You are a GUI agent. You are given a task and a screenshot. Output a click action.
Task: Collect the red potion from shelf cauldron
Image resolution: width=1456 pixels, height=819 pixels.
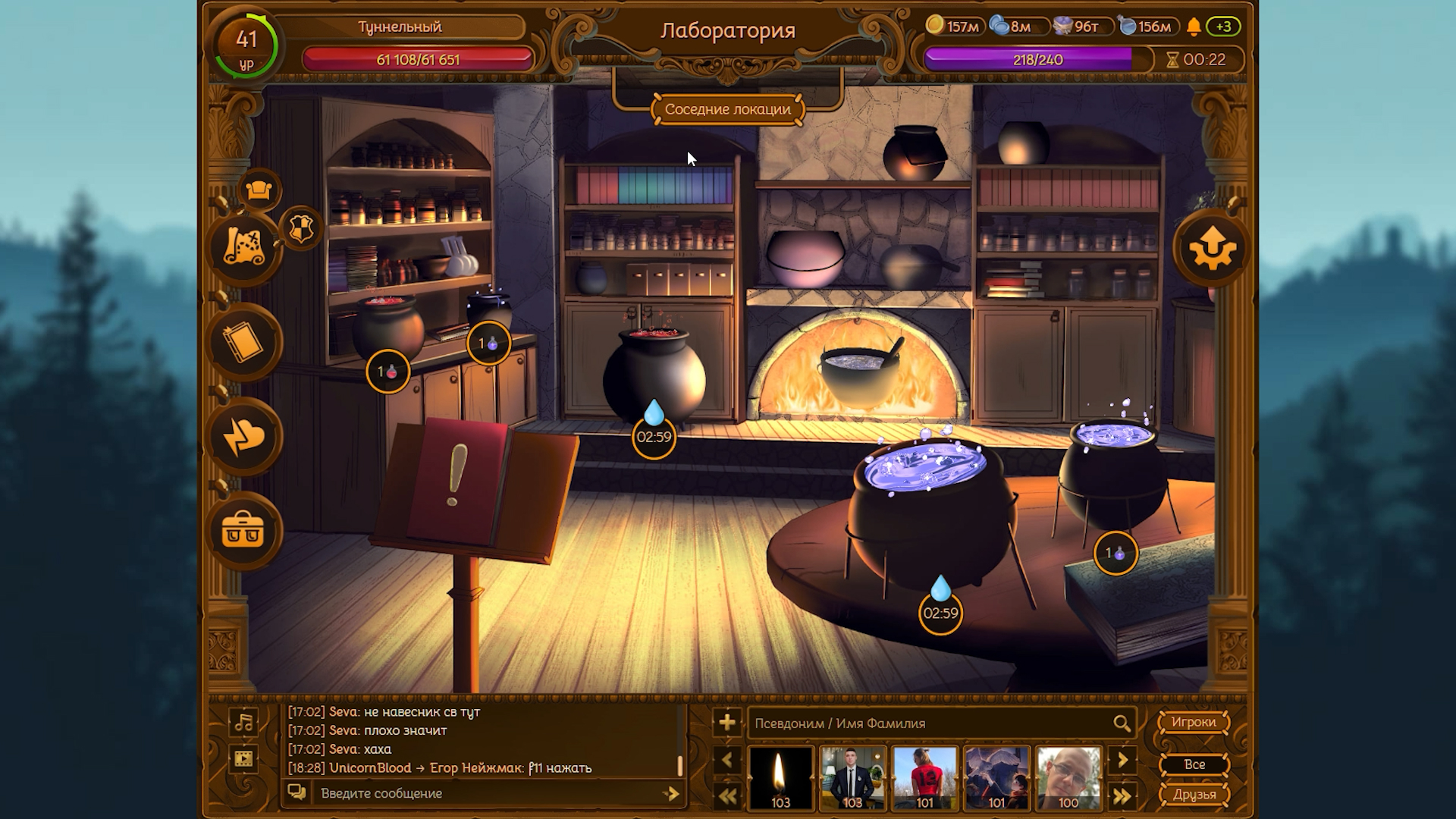coord(388,372)
